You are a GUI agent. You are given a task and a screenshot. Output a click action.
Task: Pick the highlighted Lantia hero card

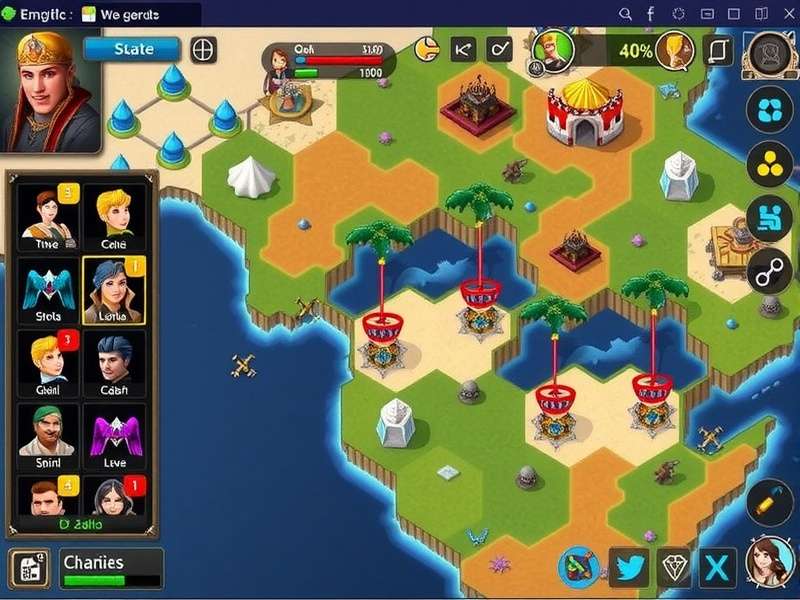tap(113, 290)
